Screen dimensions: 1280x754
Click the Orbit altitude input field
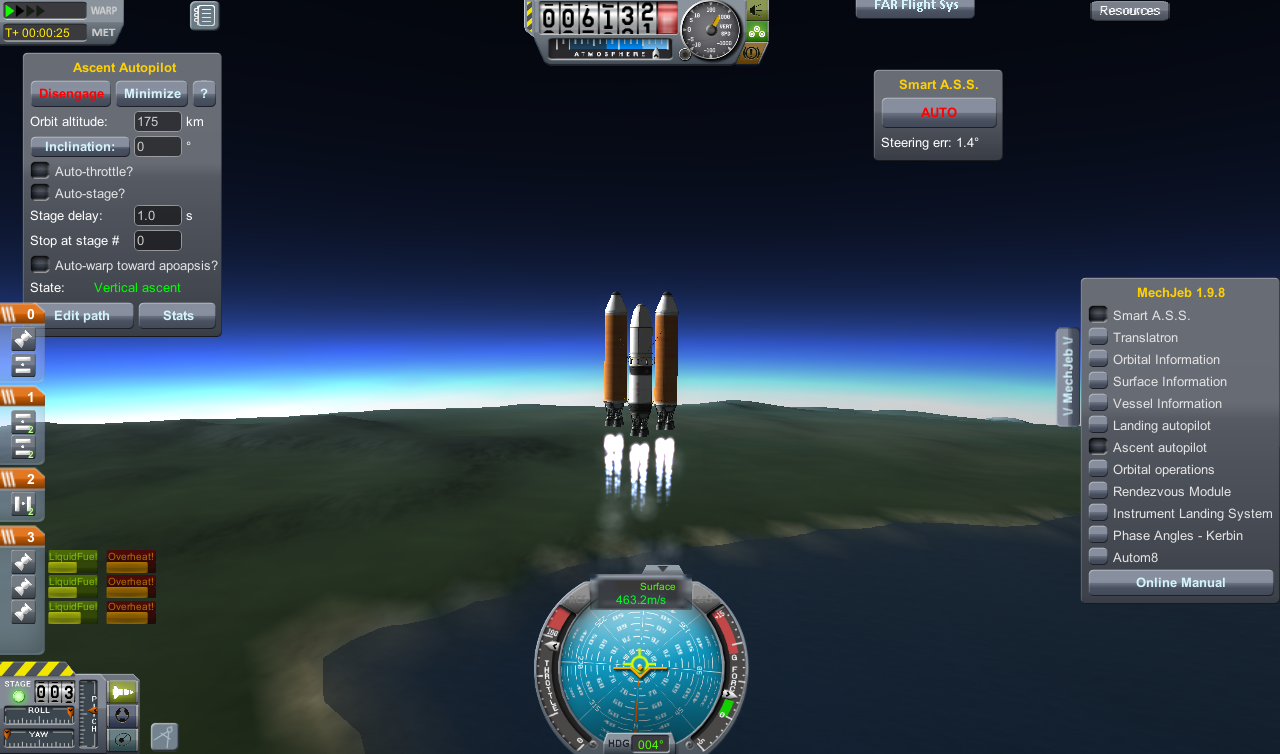point(157,121)
